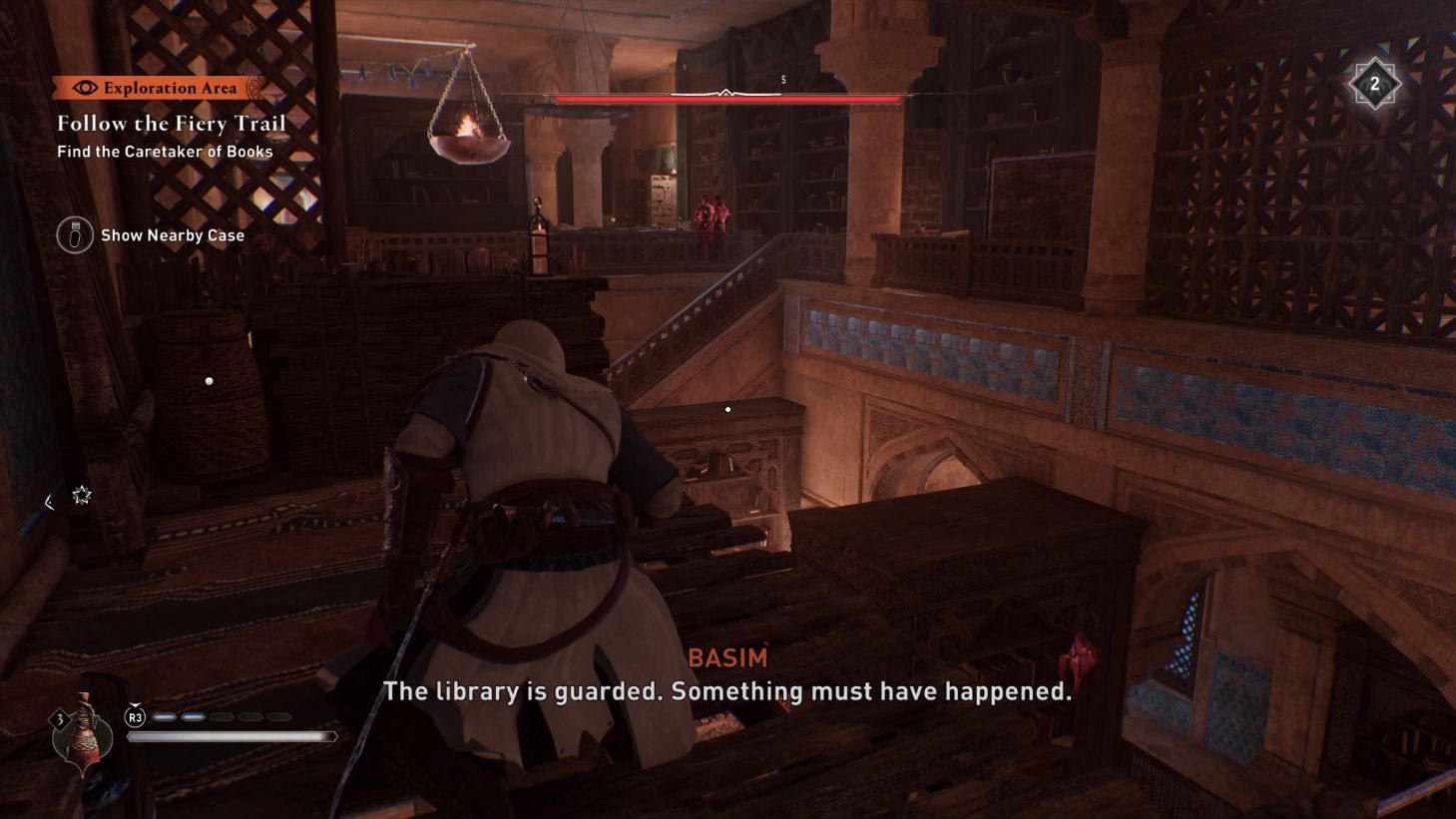Viewport: 1456px width, 819px height.
Task: Open the Follow the Fiery Trail quest title
Action: click(x=170, y=123)
